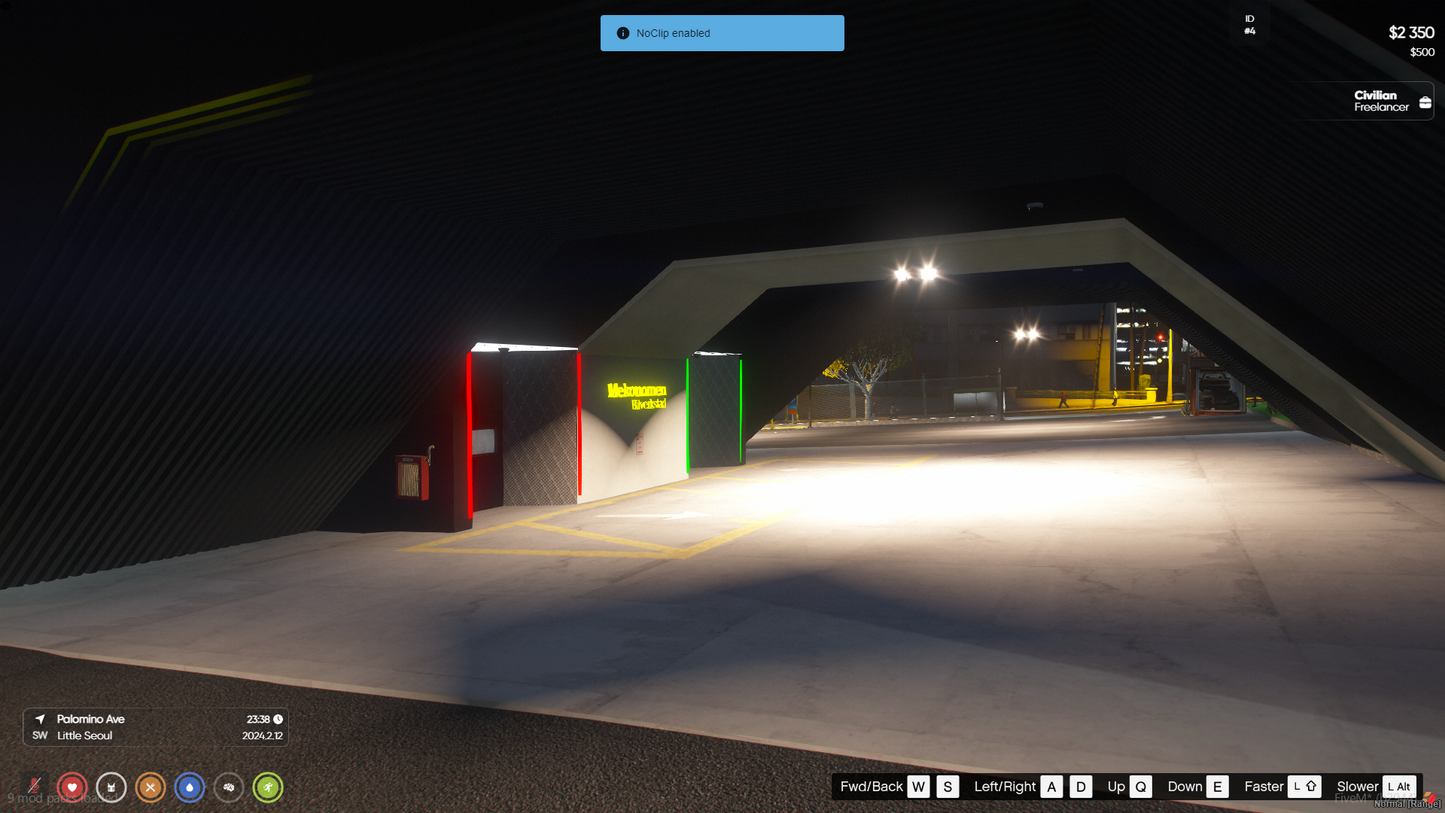Click the orange hunger fork-and-knife icon
1445x813 pixels.
150,787
